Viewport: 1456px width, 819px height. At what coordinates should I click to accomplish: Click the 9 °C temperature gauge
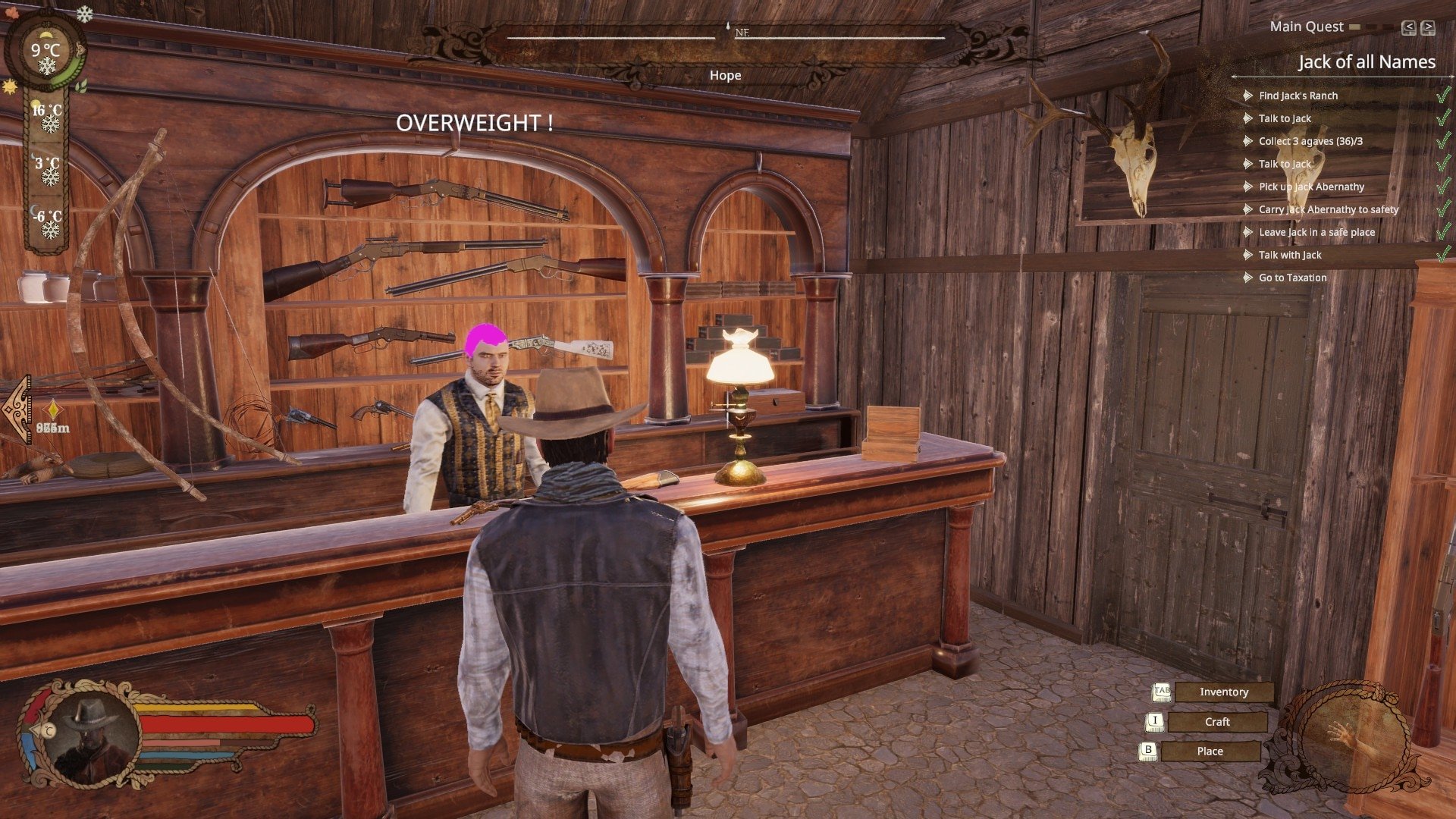coord(45,52)
